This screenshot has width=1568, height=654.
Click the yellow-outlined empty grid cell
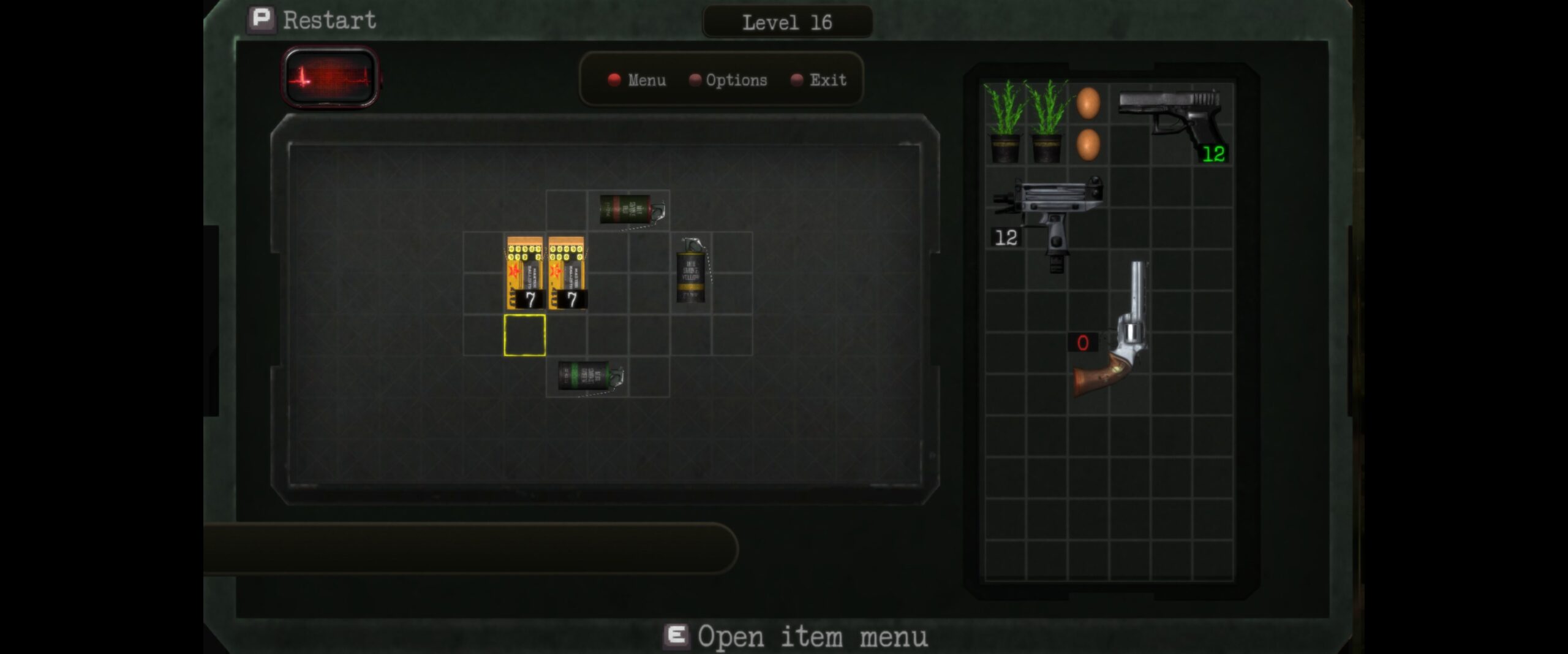pyautogui.click(x=525, y=335)
